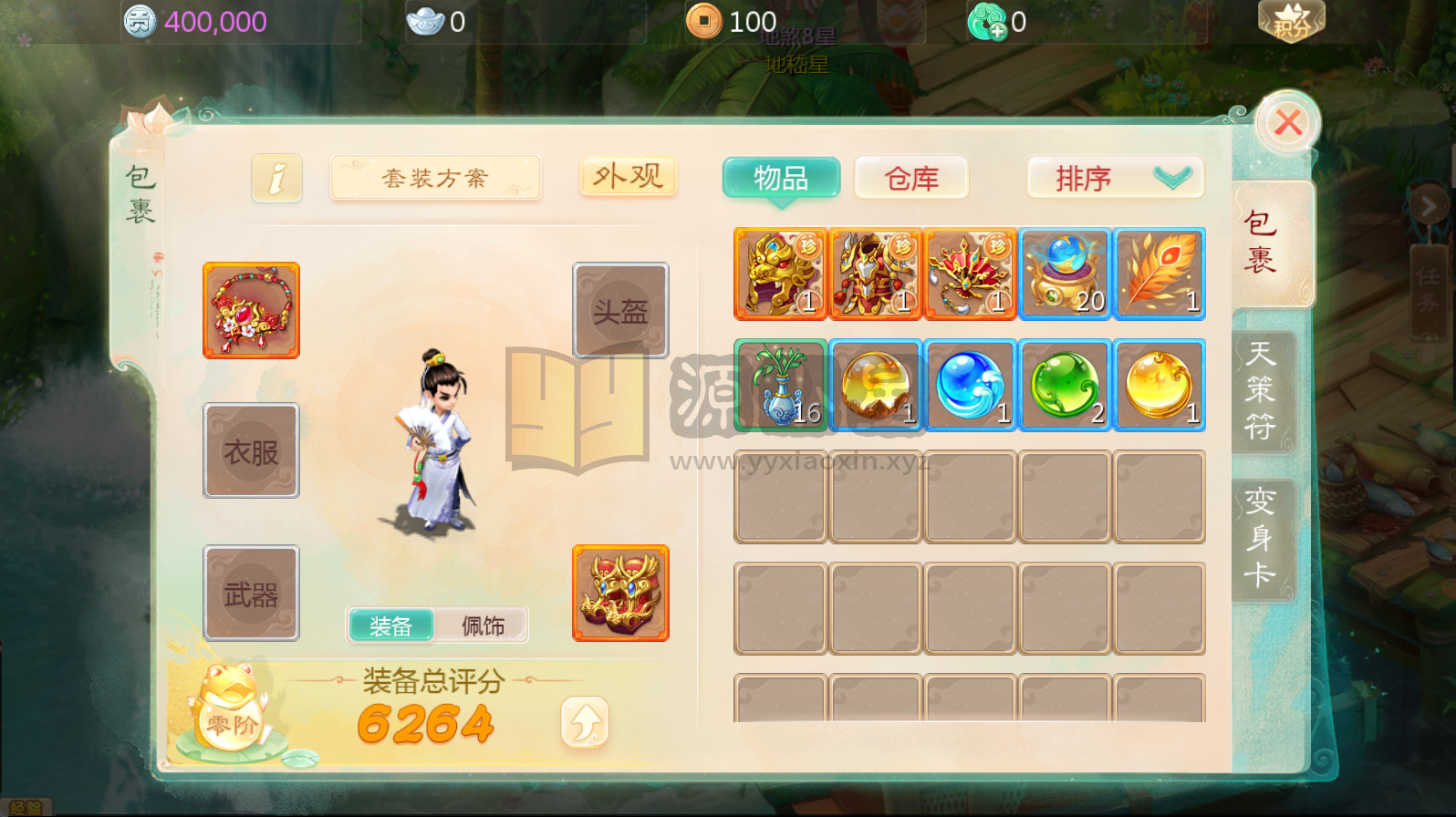The image size is (1456, 817).
Task: Select the flower vase item with count 16
Action: (780, 384)
